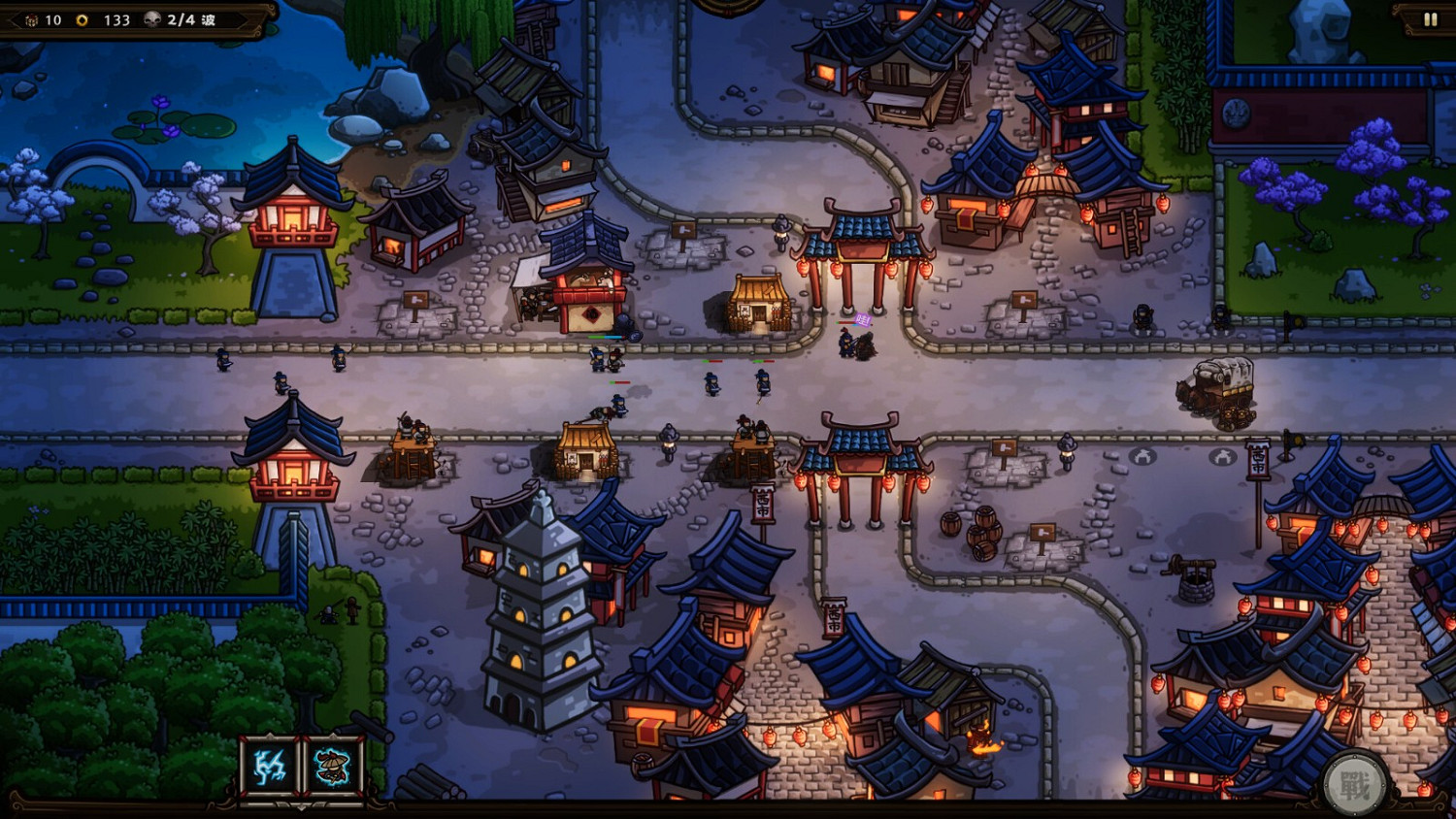Click the skull wave counter icon
The image size is (1456, 819).
(x=152, y=19)
